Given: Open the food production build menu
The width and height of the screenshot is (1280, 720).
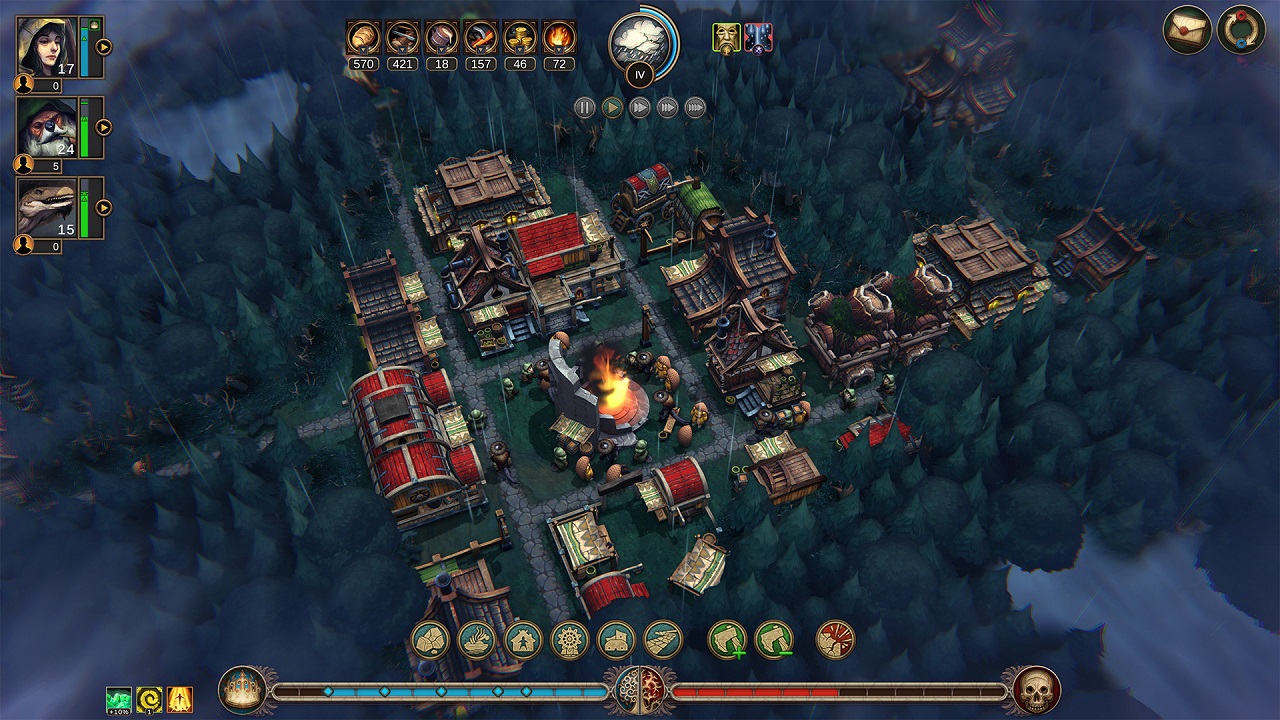Looking at the screenshot, I should 477,640.
